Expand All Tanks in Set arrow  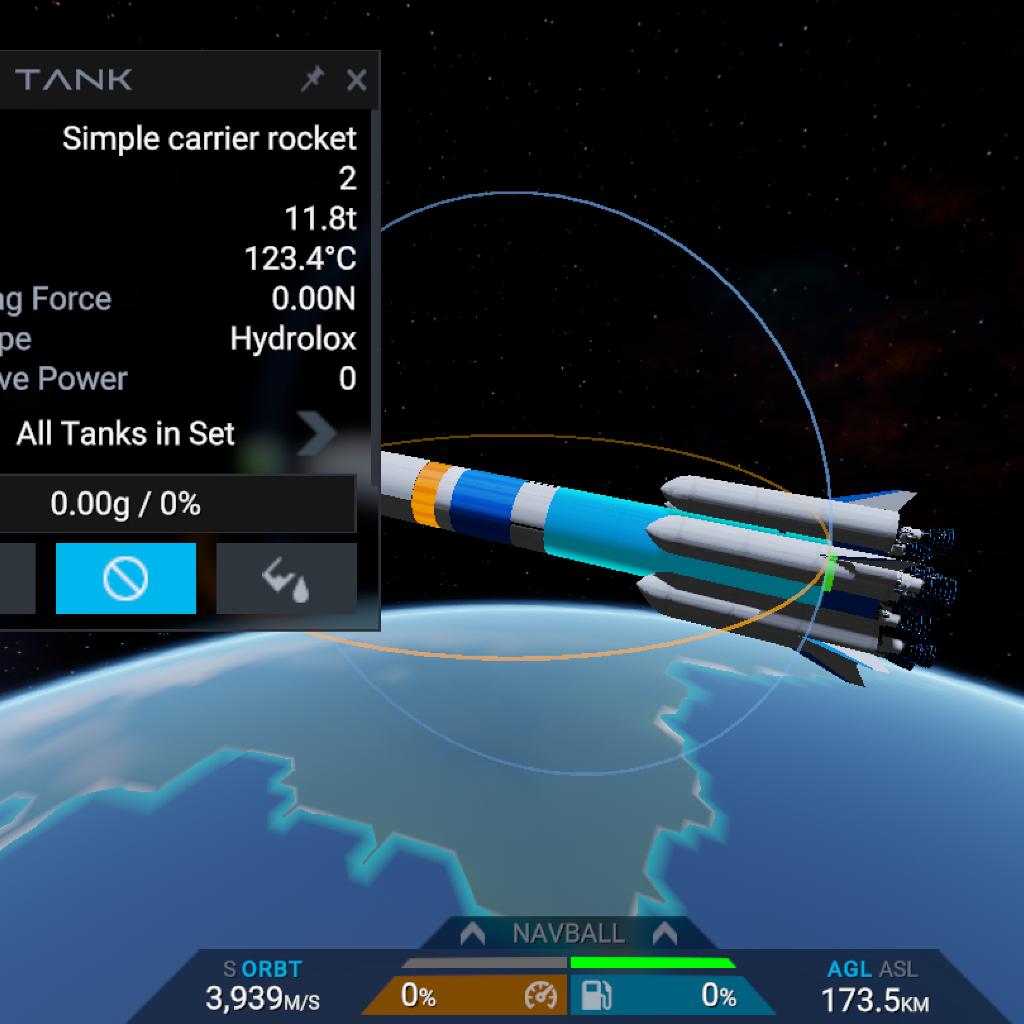point(317,434)
